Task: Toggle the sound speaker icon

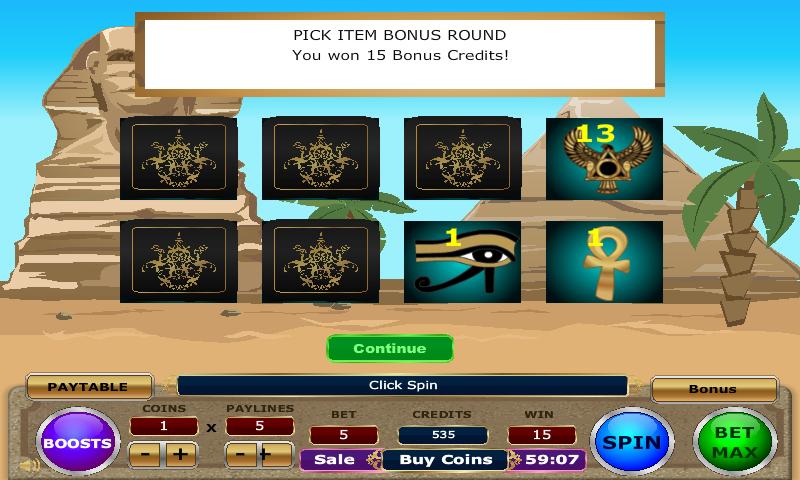Action: click(x=30, y=465)
